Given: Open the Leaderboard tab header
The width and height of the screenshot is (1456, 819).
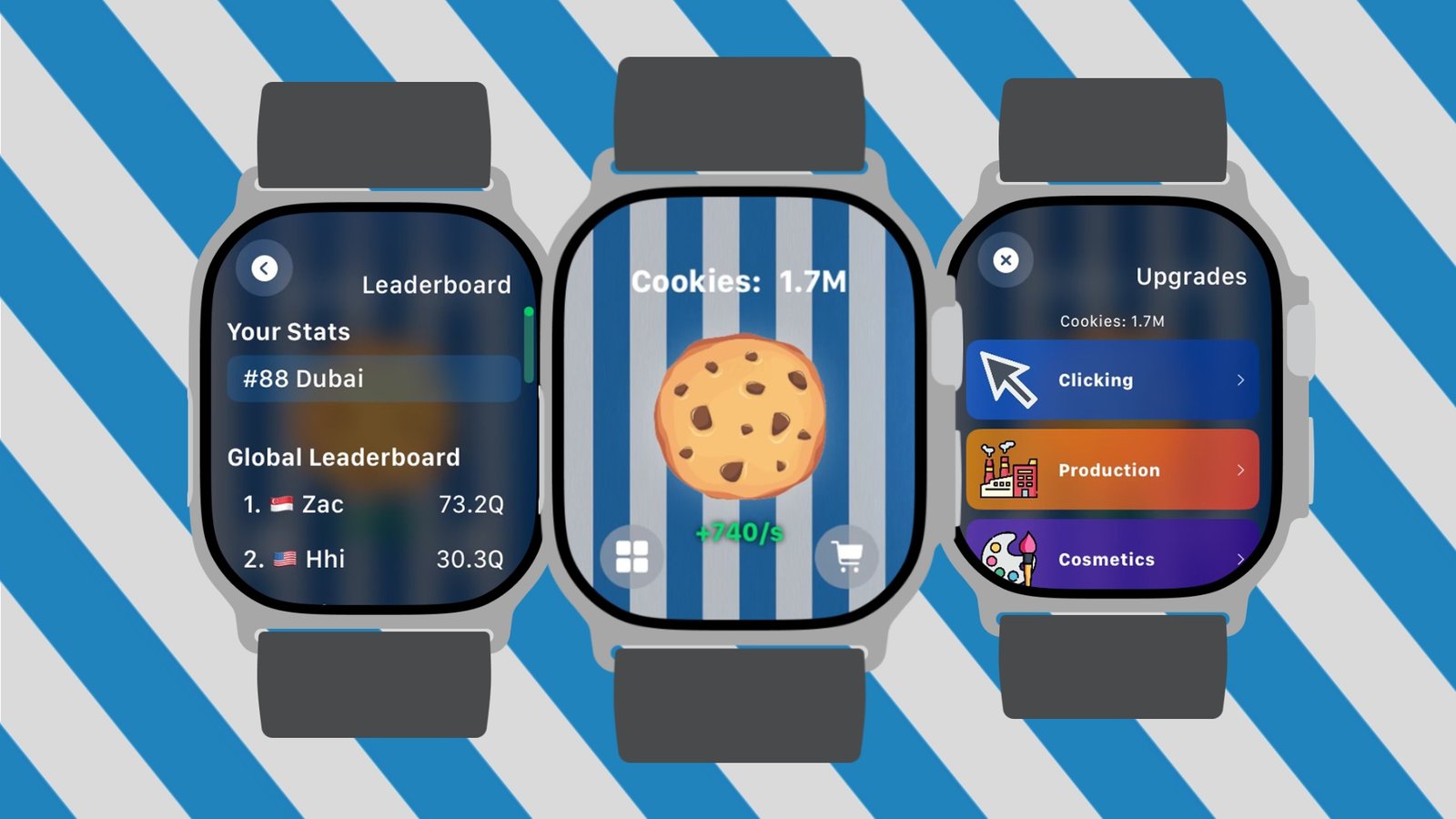Looking at the screenshot, I should [438, 285].
